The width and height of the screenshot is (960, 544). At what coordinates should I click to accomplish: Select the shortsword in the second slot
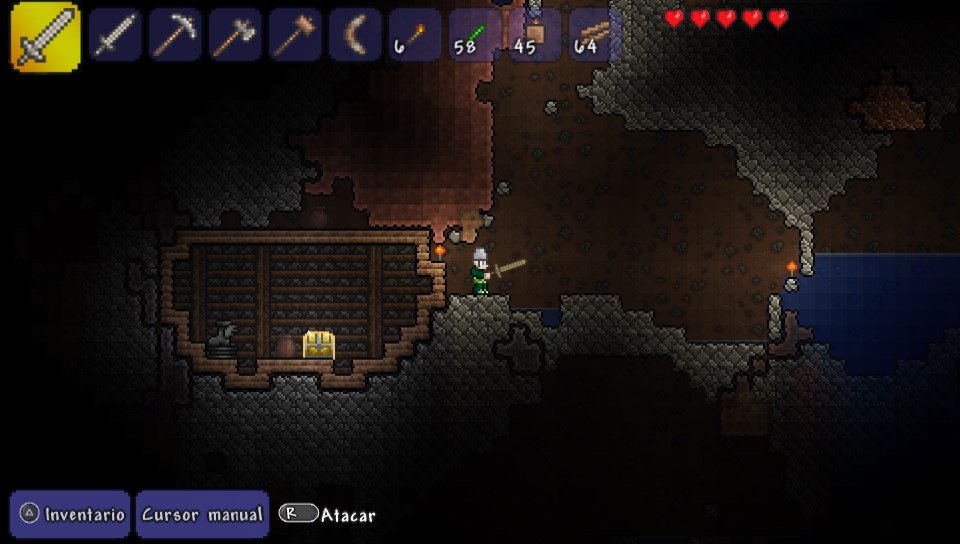coord(115,35)
